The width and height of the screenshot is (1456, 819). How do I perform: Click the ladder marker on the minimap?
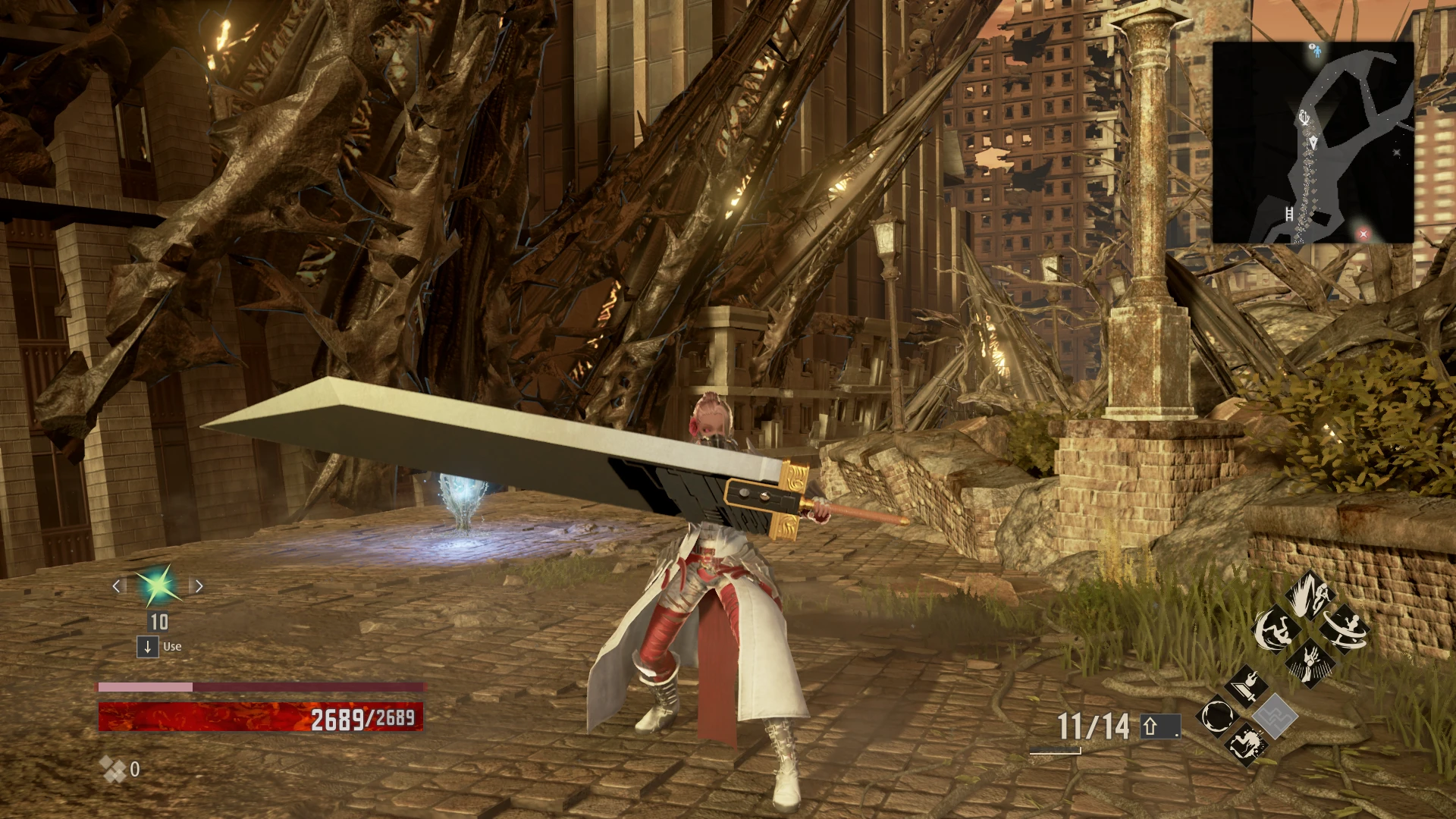pyautogui.click(x=1289, y=213)
